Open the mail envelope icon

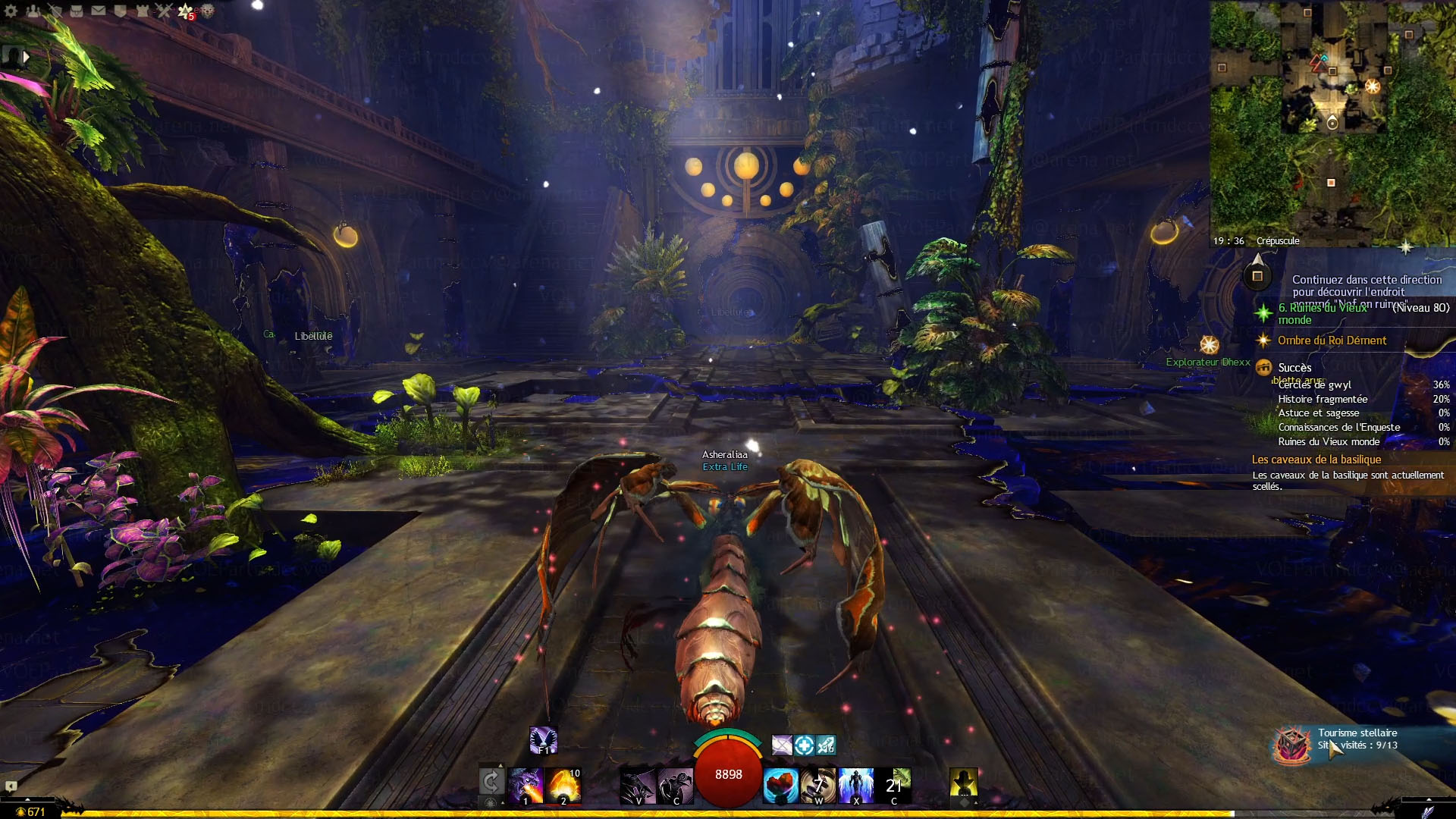(99, 11)
